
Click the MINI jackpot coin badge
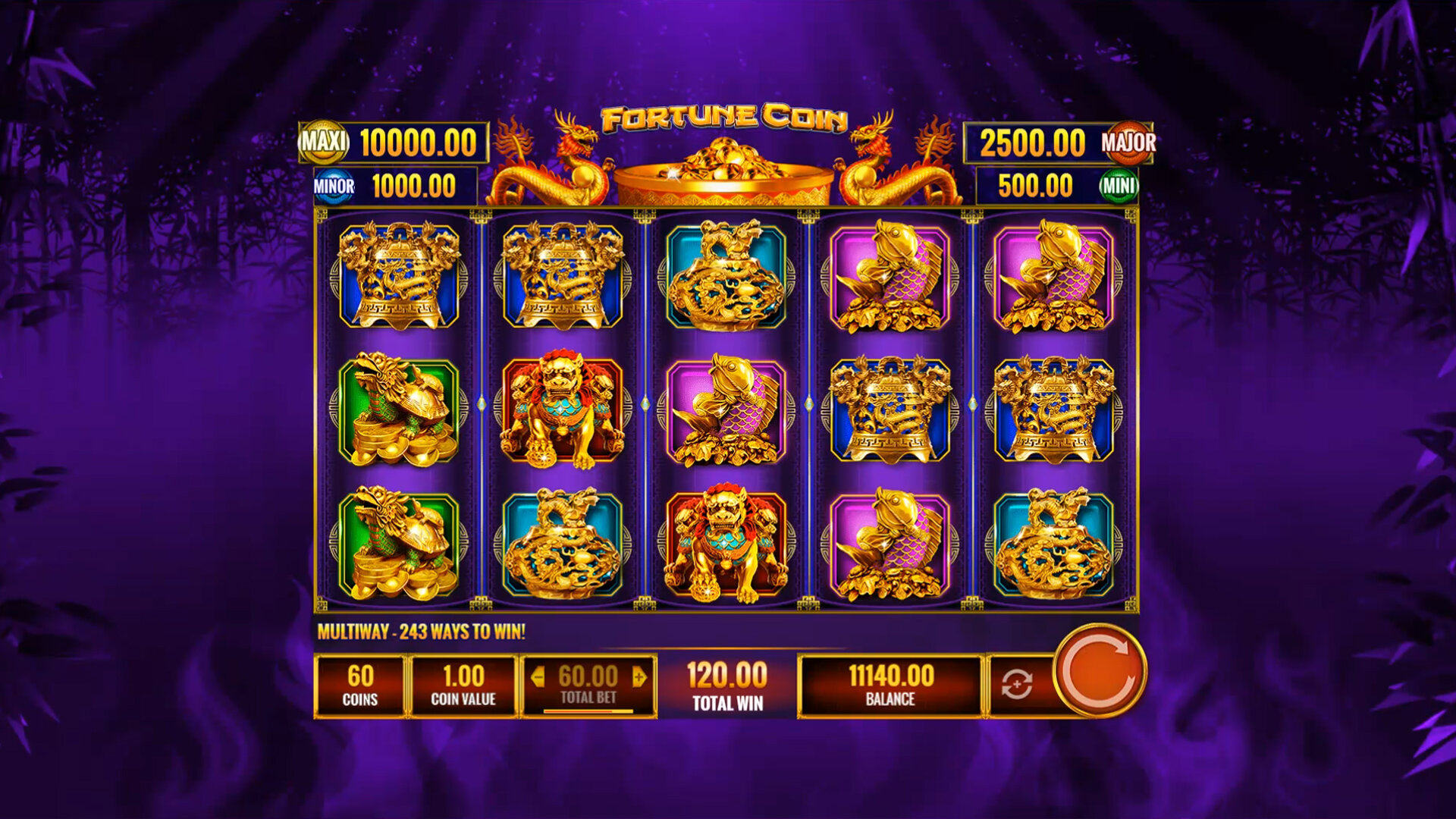coord(1117,185)
